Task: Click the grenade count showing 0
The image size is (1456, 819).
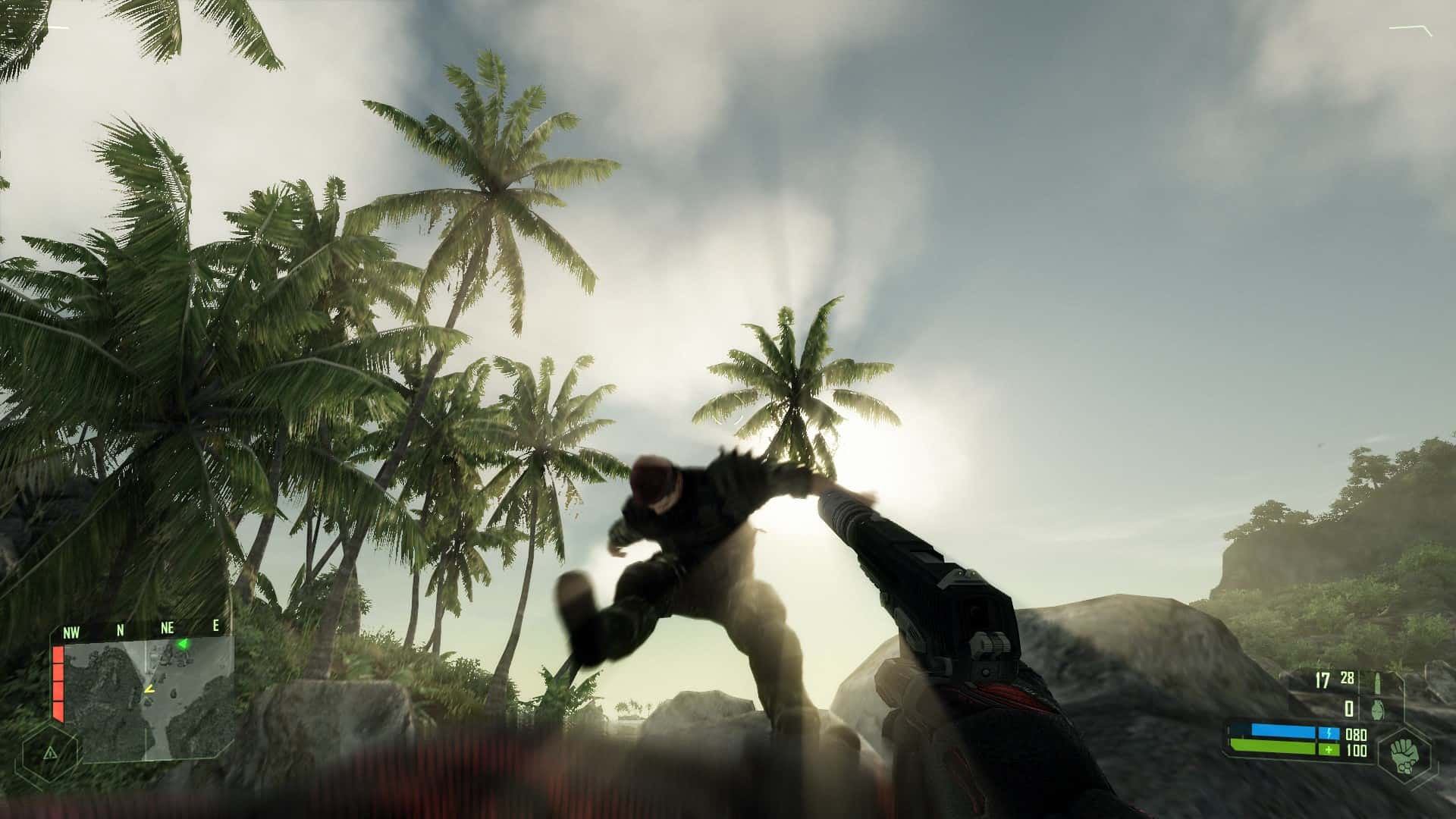Action: [x=1349, y=708]
